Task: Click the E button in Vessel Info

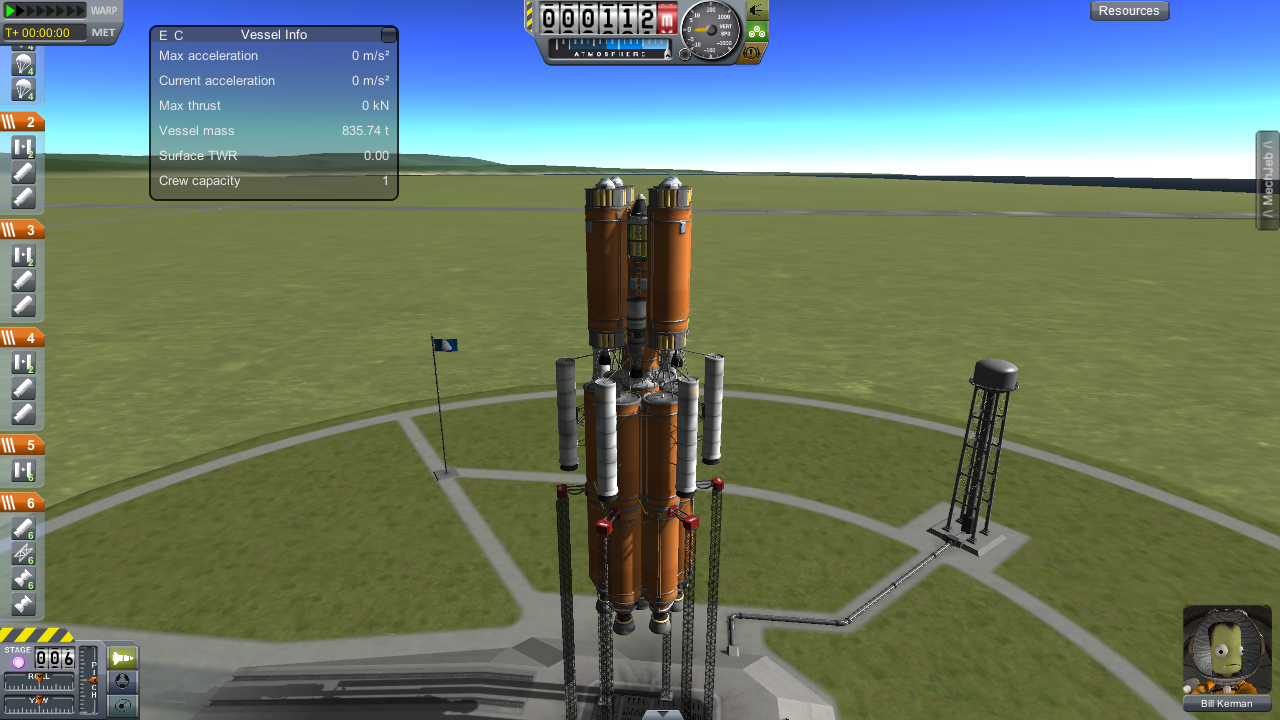Action: point(164,35)
